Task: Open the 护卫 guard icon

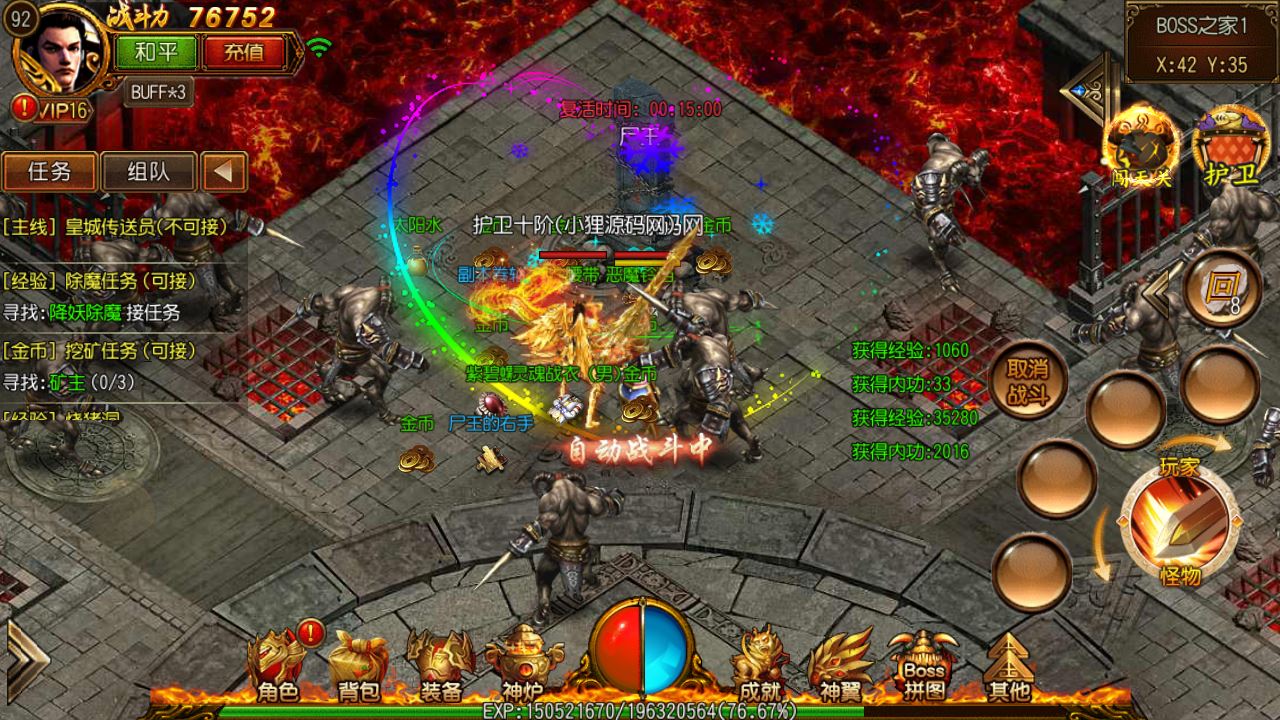Action: click(1231, 146)
